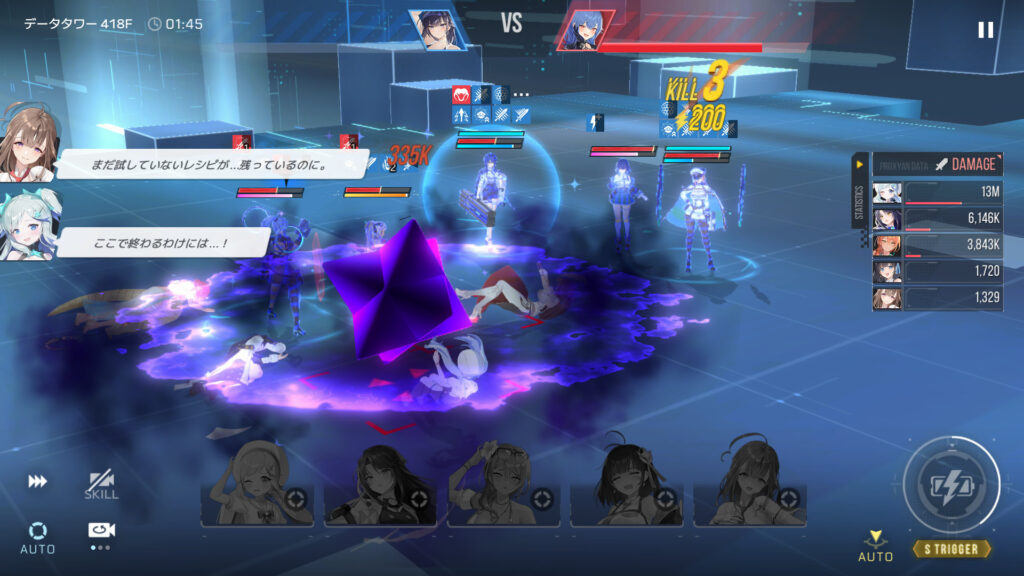The width and height of the screenshot is (1024, 576).
Task: Switch the DAMAGE statistics display type
Action: [964, 164]
